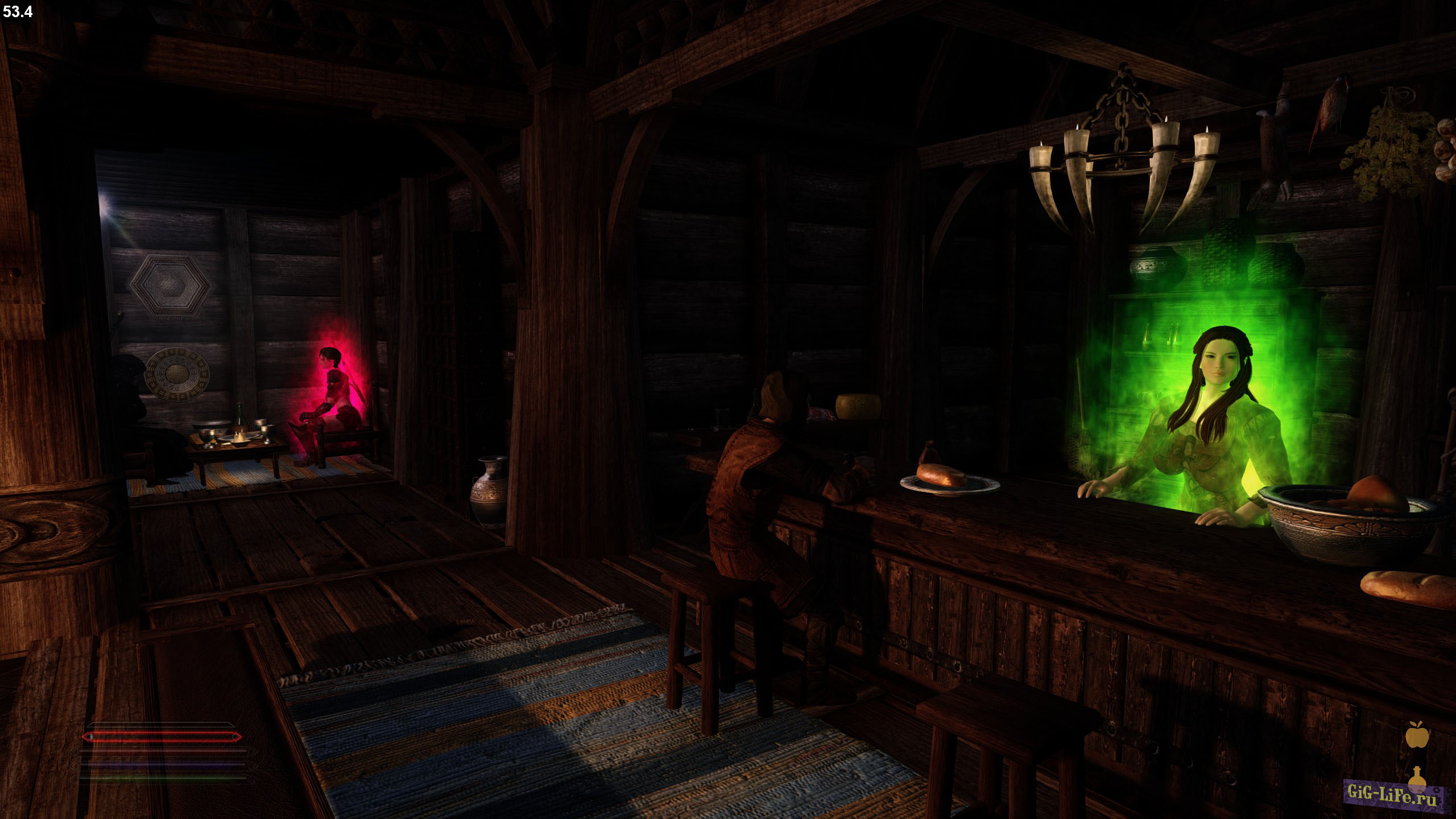This screenshot has height=819, width=1456.
Task: Click the apple hunger status icon
Action: point(1417,735)
